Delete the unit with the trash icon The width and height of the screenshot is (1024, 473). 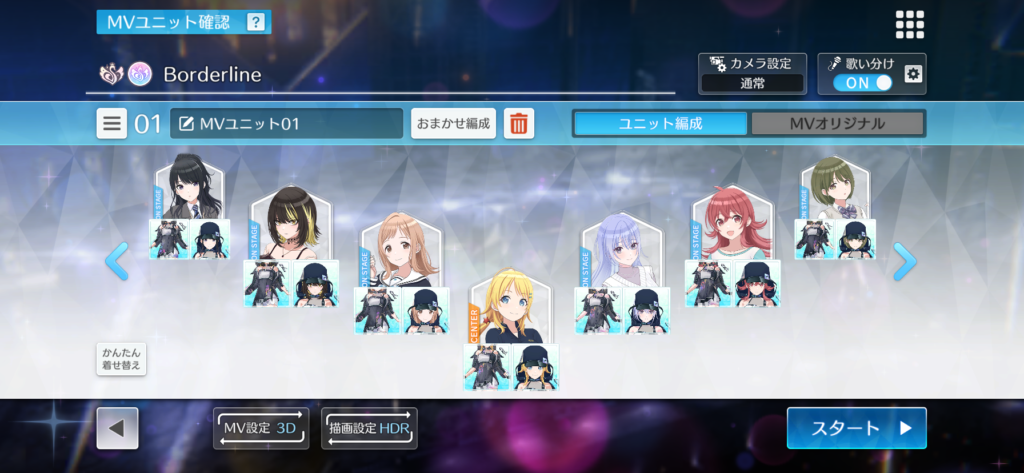(x=519, y=124)
